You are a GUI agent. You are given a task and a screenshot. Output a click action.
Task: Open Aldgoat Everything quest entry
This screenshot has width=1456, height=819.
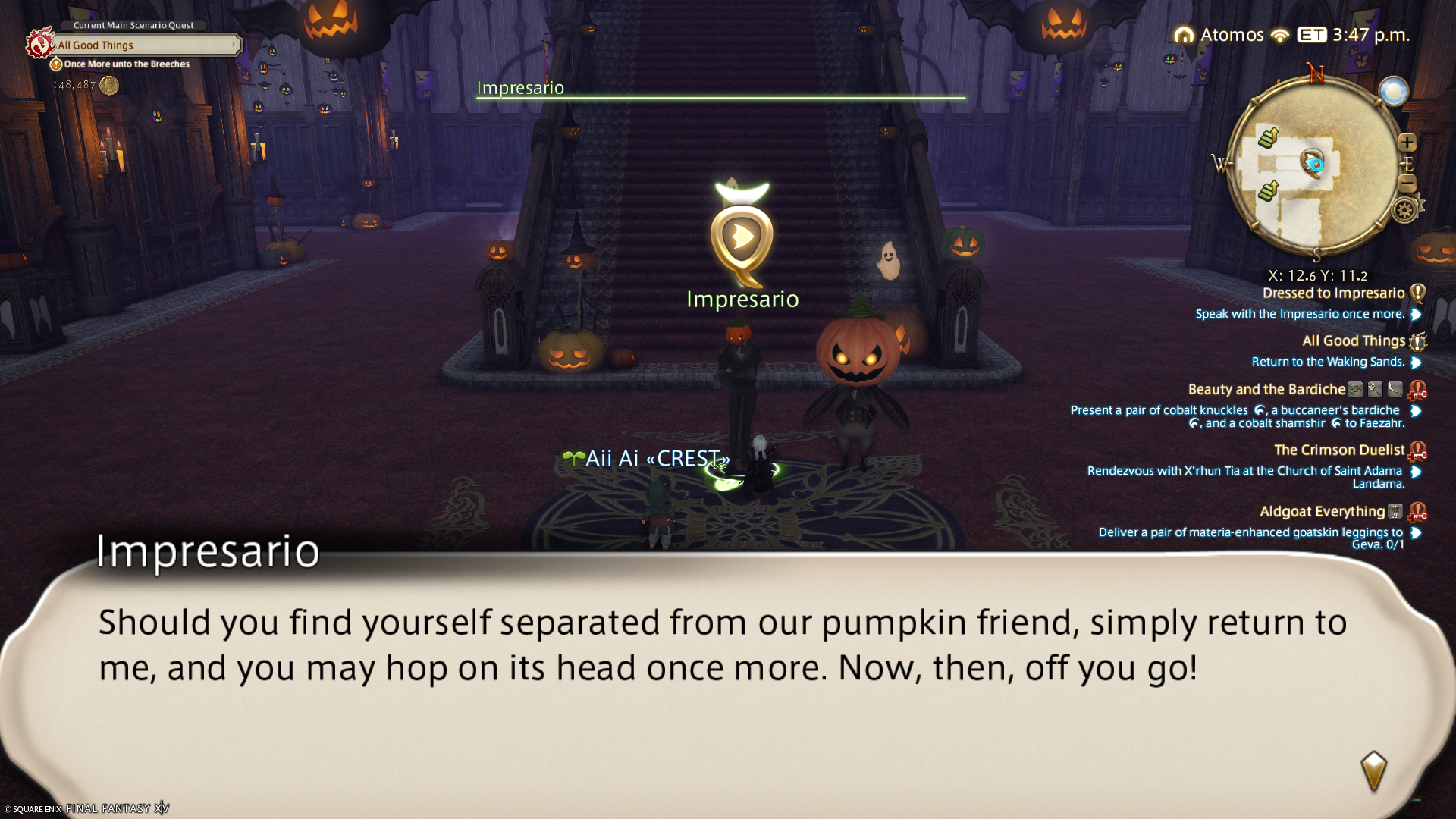tap(1322, 512)
